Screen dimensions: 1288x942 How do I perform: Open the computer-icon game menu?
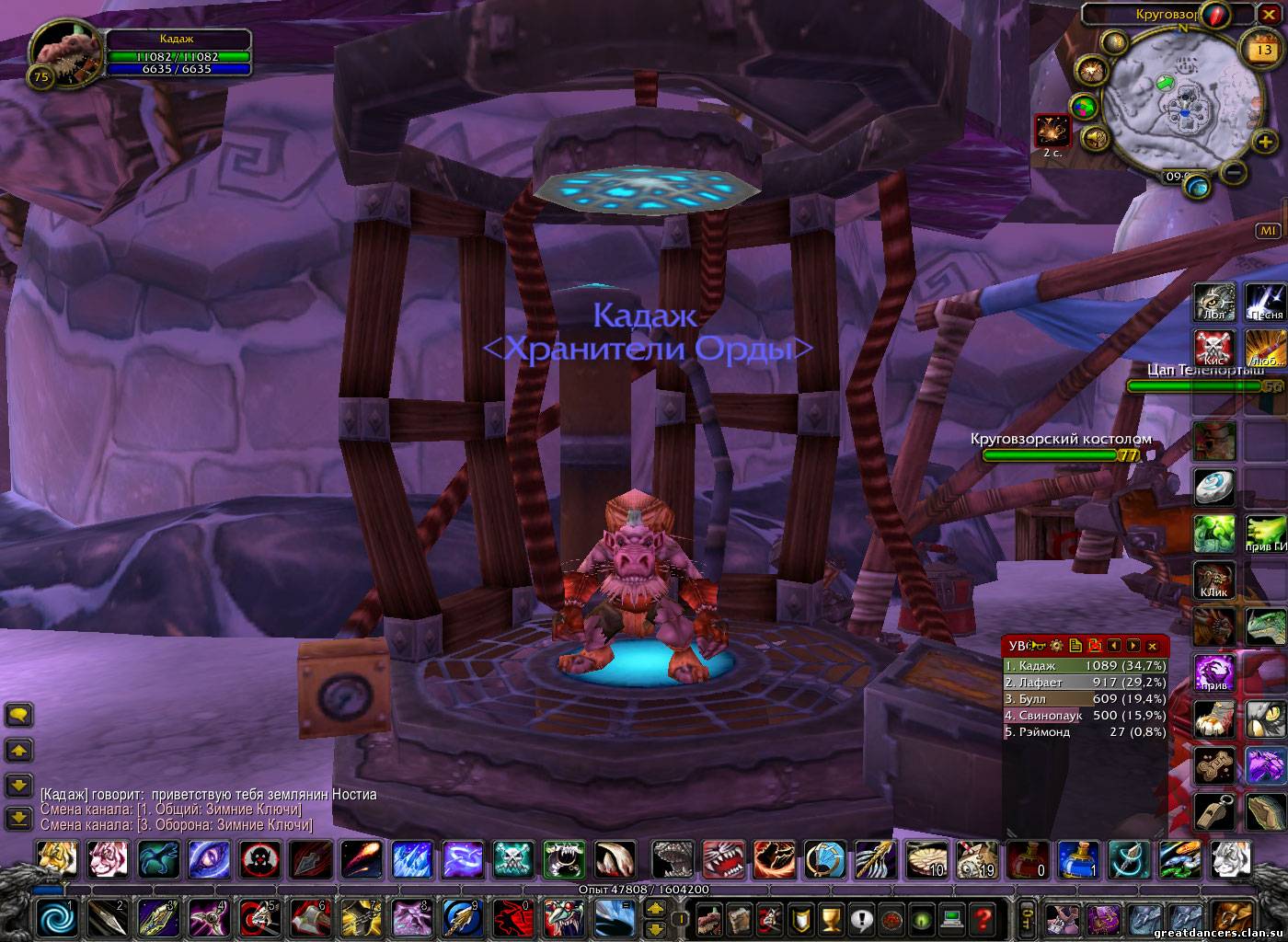pos(952,917)
